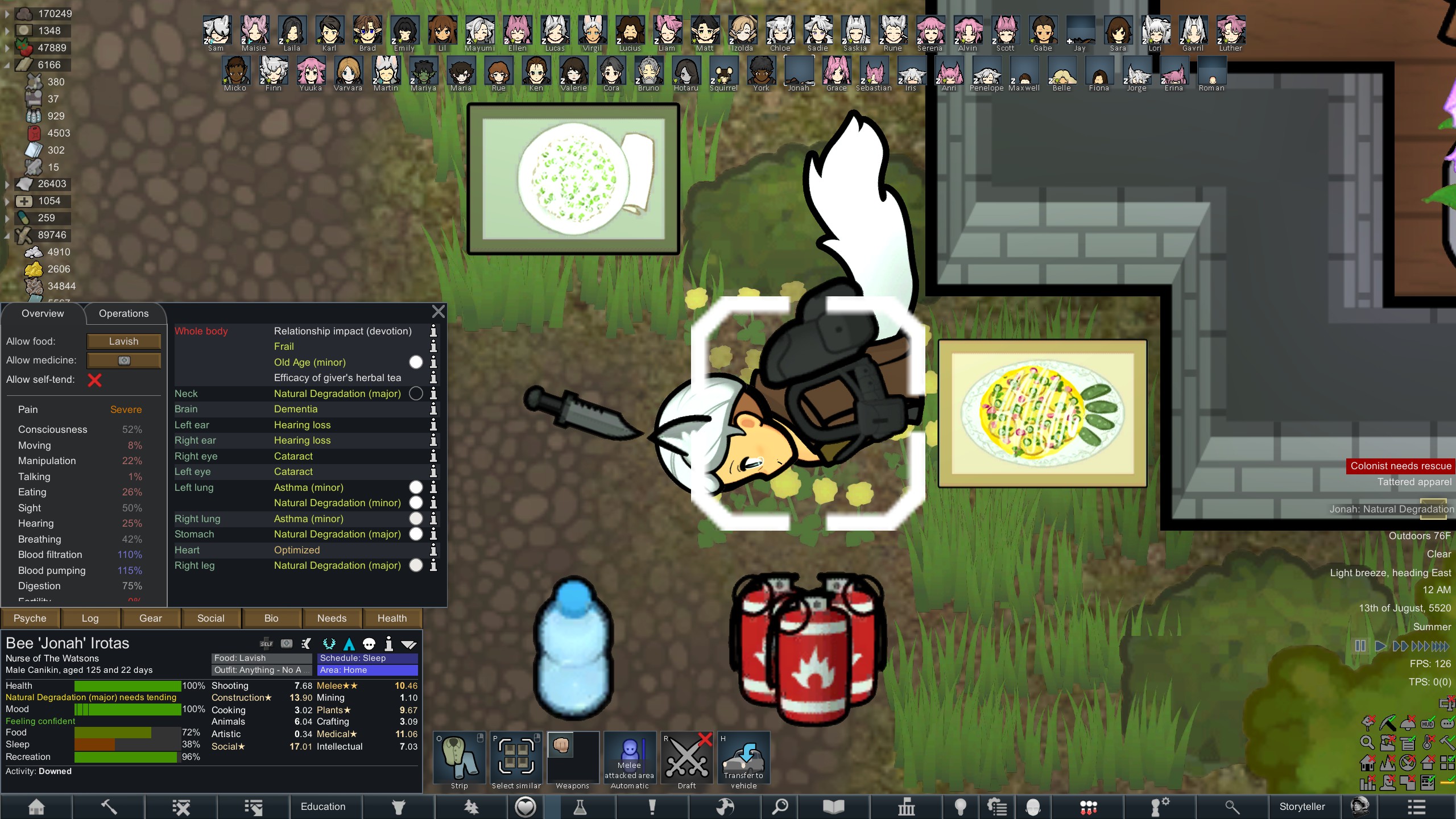
Task: Change the Lavish food restriction
Action: tap(123, 341)
